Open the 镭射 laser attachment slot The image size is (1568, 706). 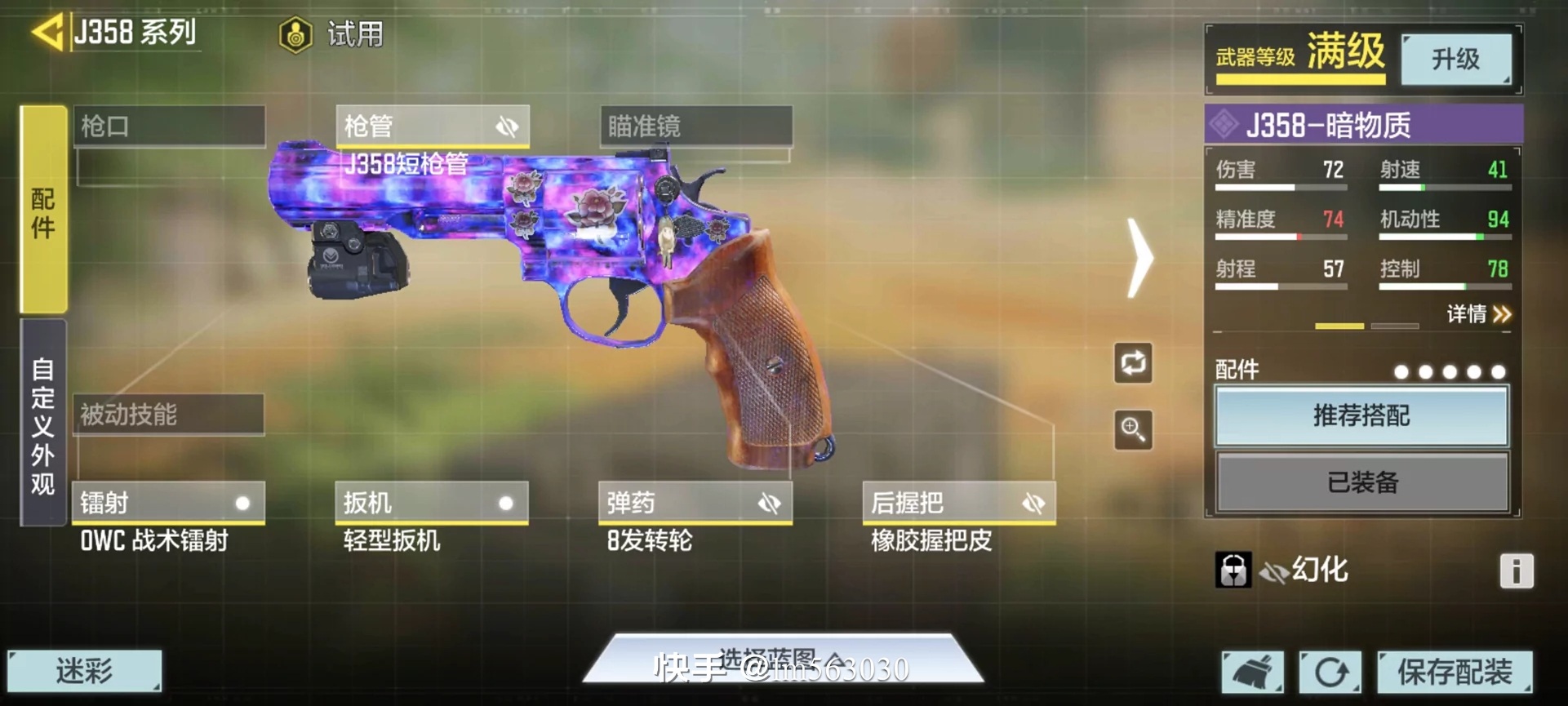click(x=169, y=503)
